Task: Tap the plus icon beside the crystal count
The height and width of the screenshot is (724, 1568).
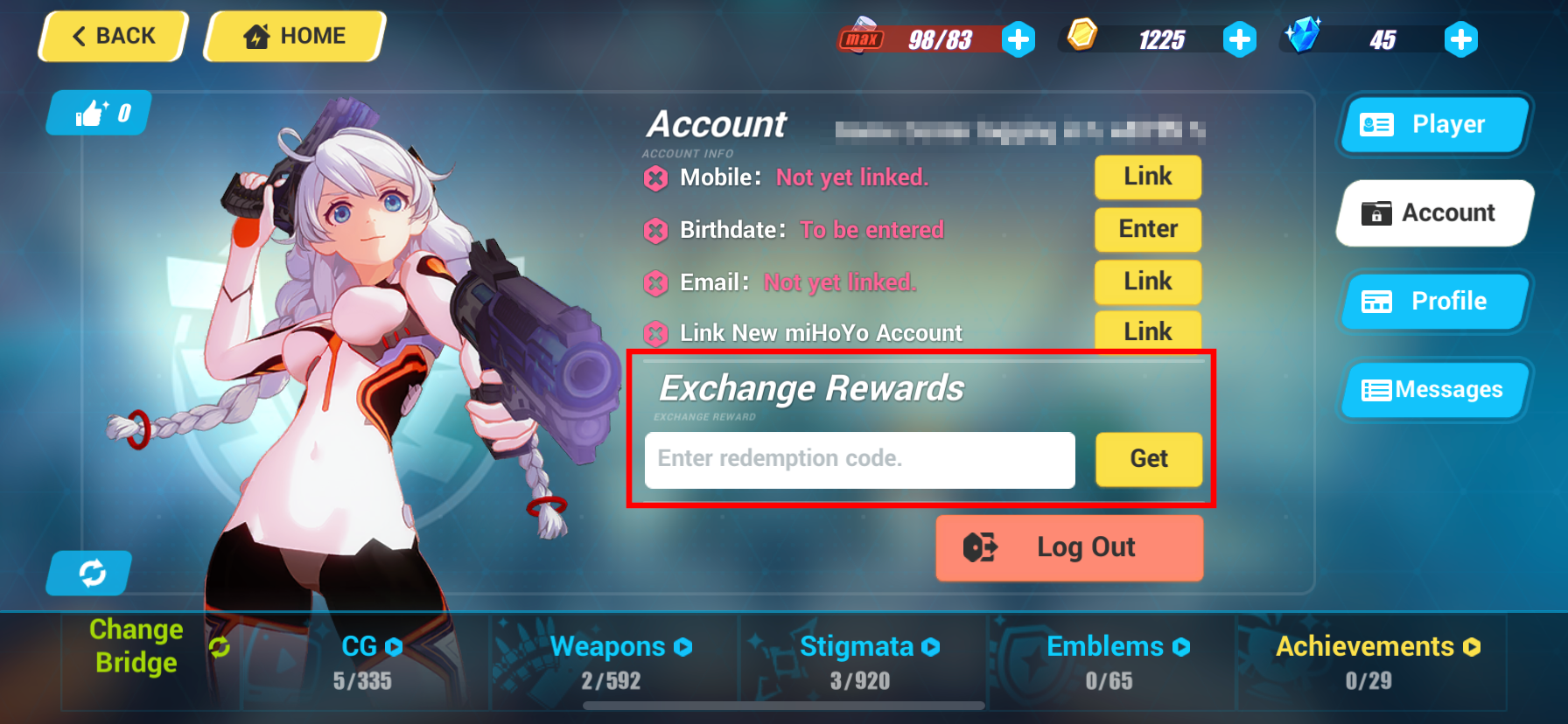Action: point(1460,39)
